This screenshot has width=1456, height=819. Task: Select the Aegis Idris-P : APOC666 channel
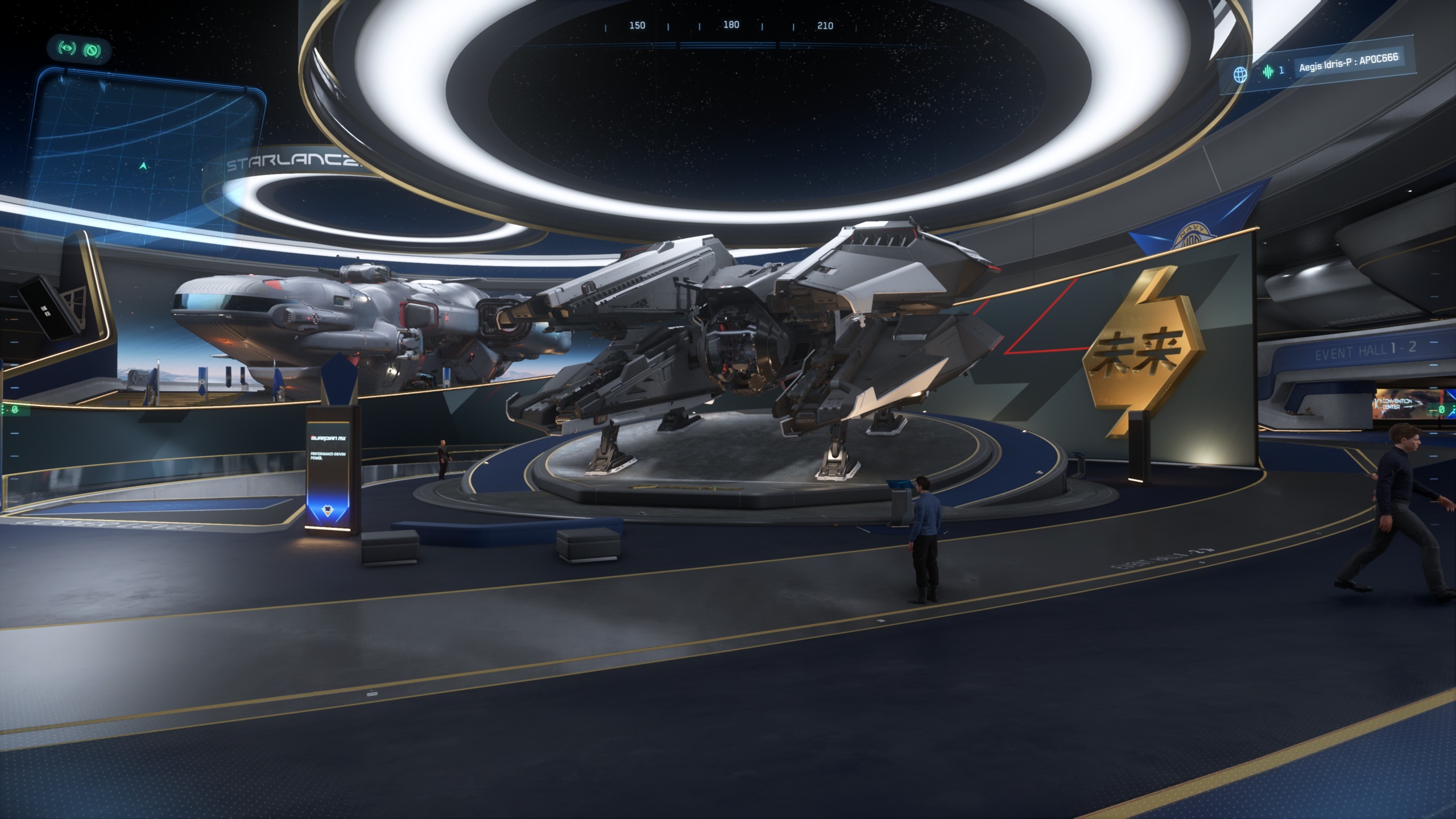coord(1348,63)
